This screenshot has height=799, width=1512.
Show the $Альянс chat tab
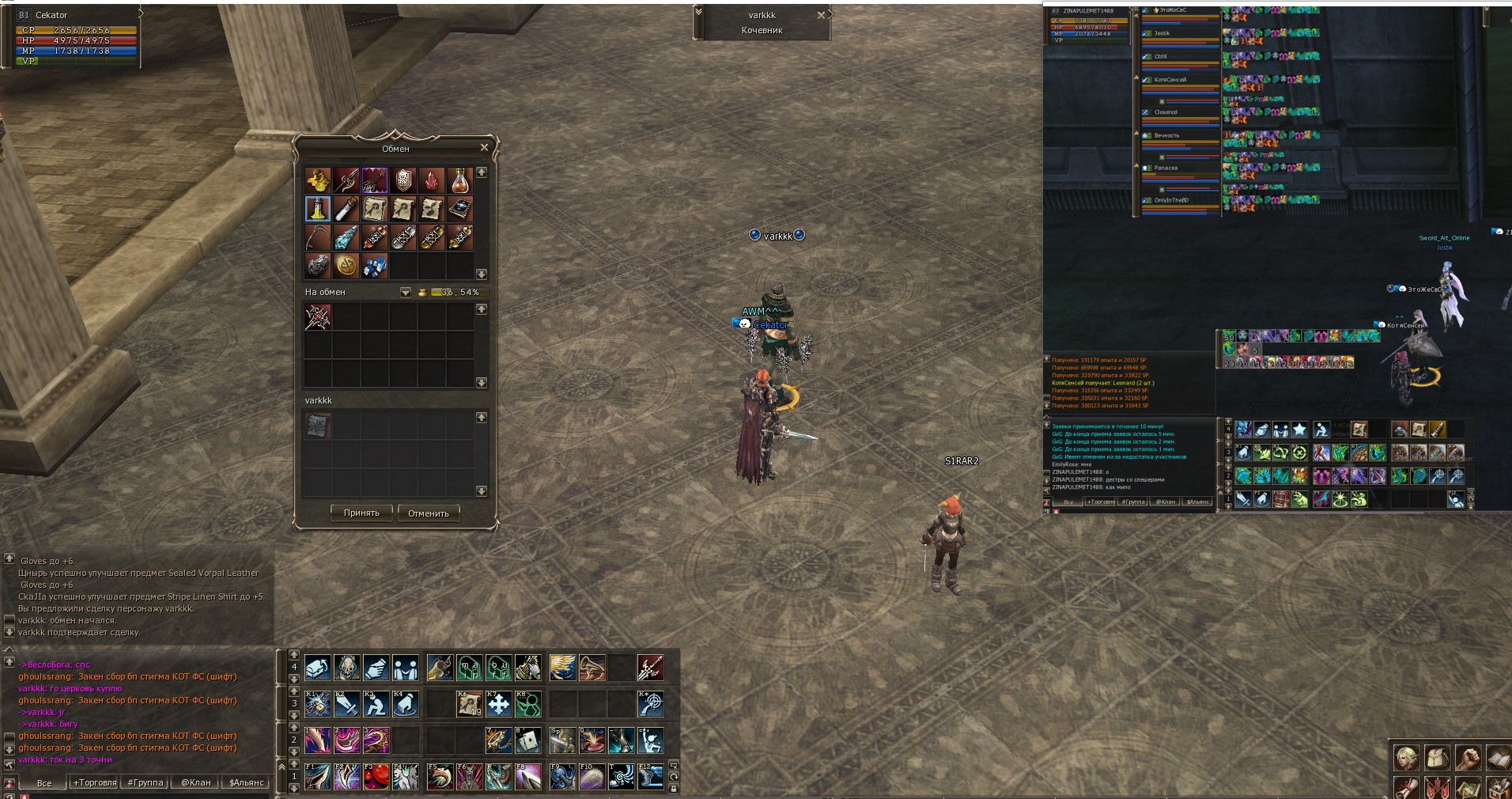(x=246, y=782)
